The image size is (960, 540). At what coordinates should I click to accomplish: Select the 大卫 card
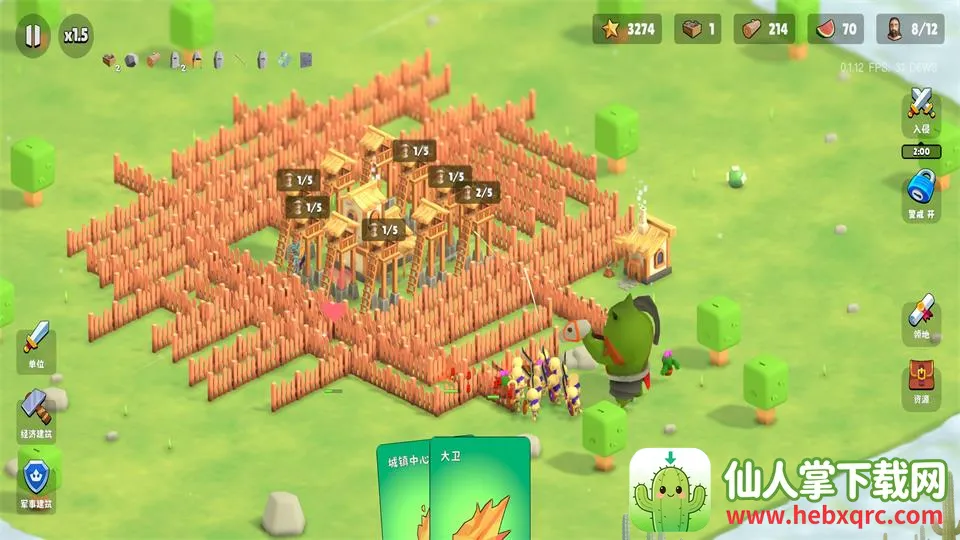click(482, 490)
